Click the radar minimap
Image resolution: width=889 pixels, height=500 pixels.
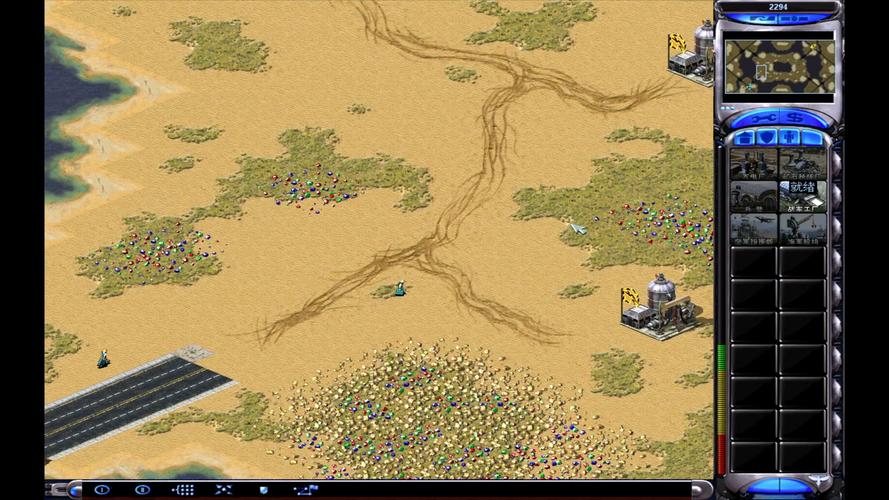tap(779, 66)
